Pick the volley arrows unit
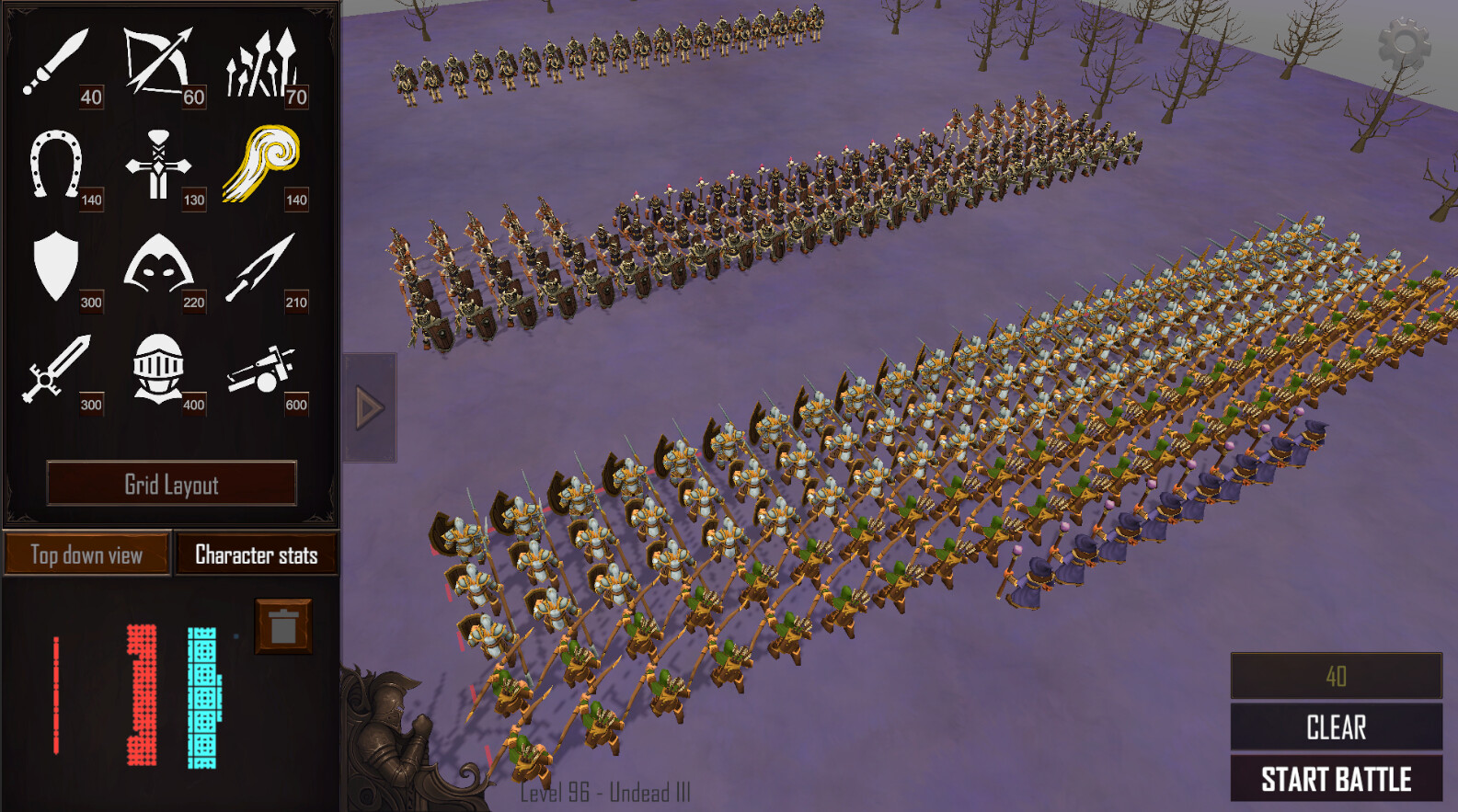 click(266, 60)
